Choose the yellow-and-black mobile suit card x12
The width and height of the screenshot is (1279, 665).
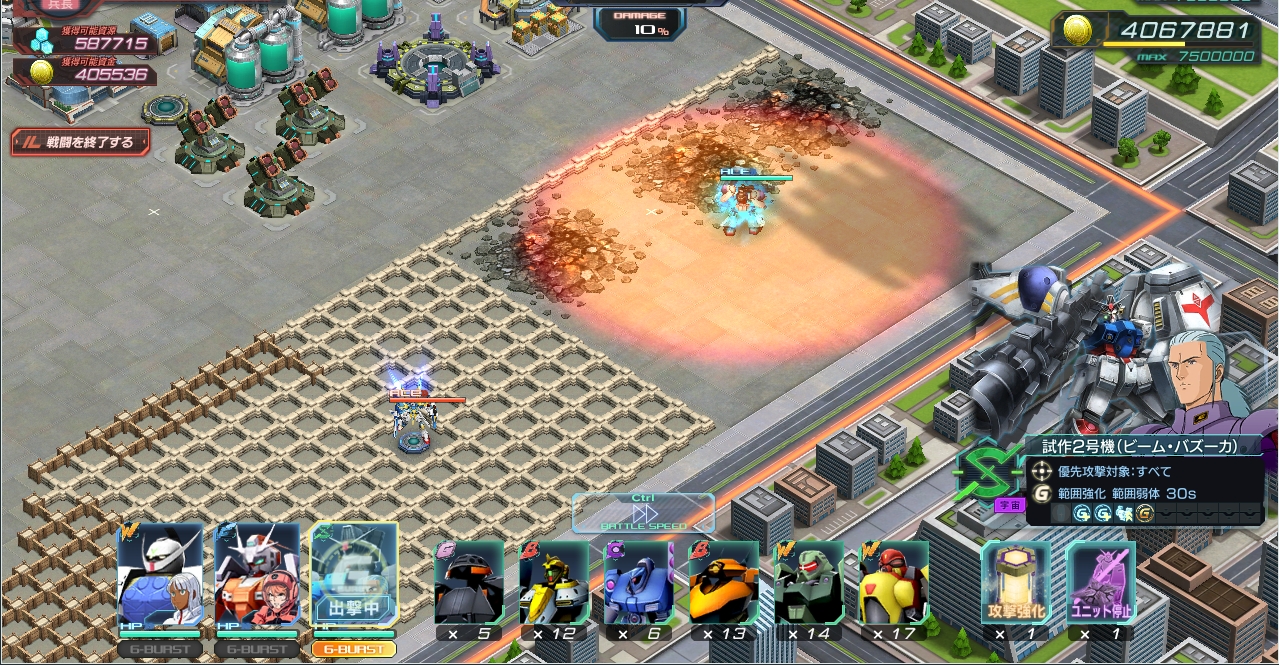(x=554, y=583)
